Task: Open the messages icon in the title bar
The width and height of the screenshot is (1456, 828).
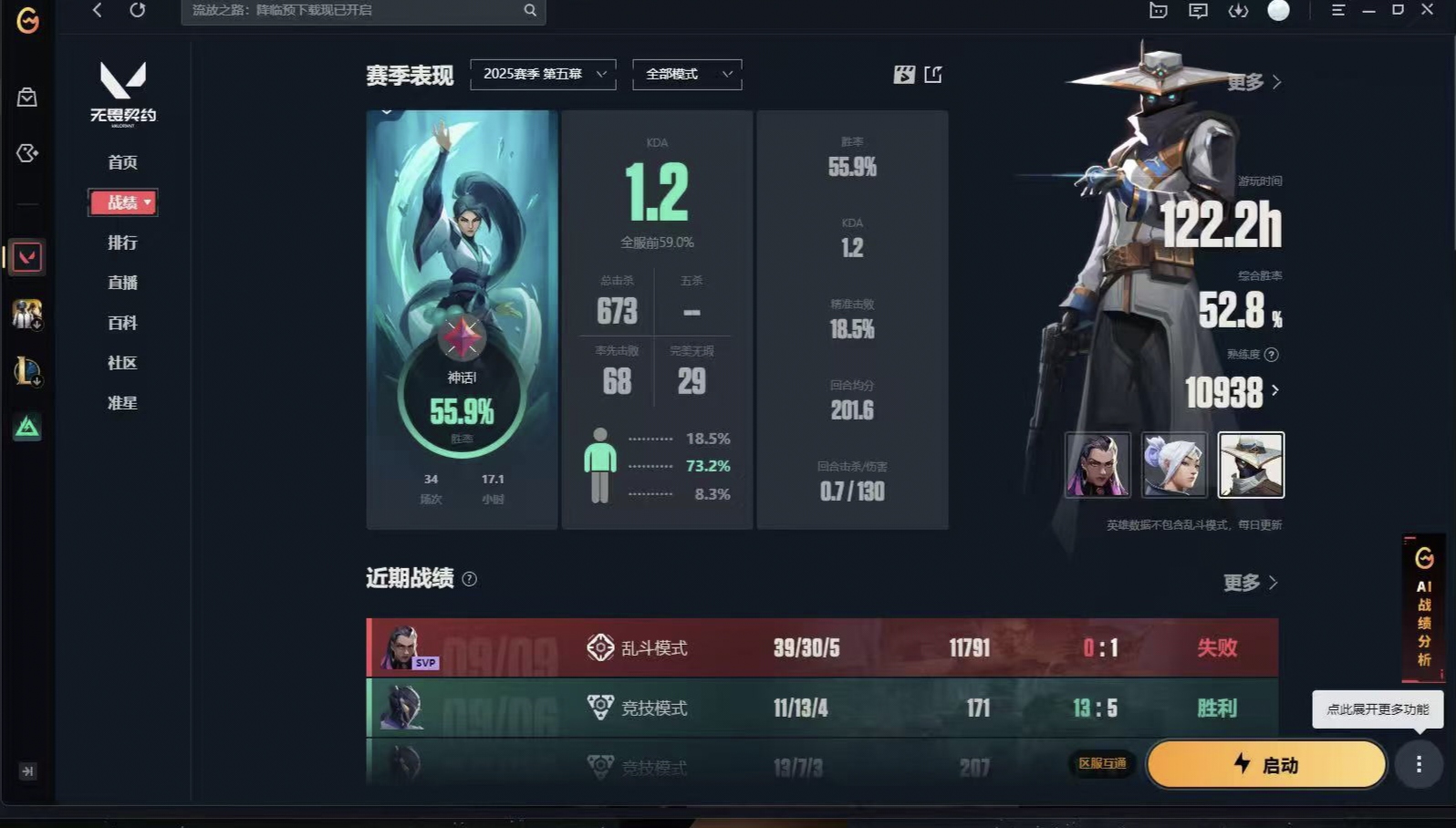Action: tap(1197, 12)
